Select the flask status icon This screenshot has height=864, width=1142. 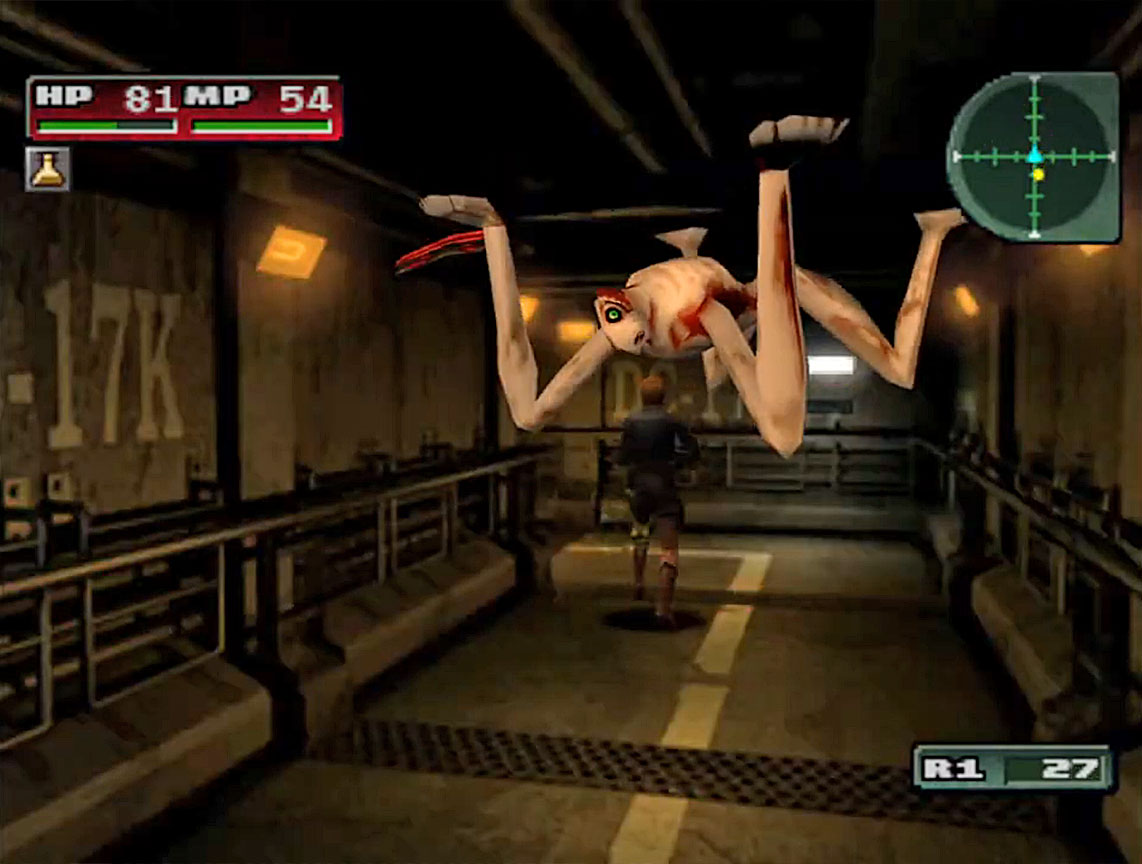47,169
